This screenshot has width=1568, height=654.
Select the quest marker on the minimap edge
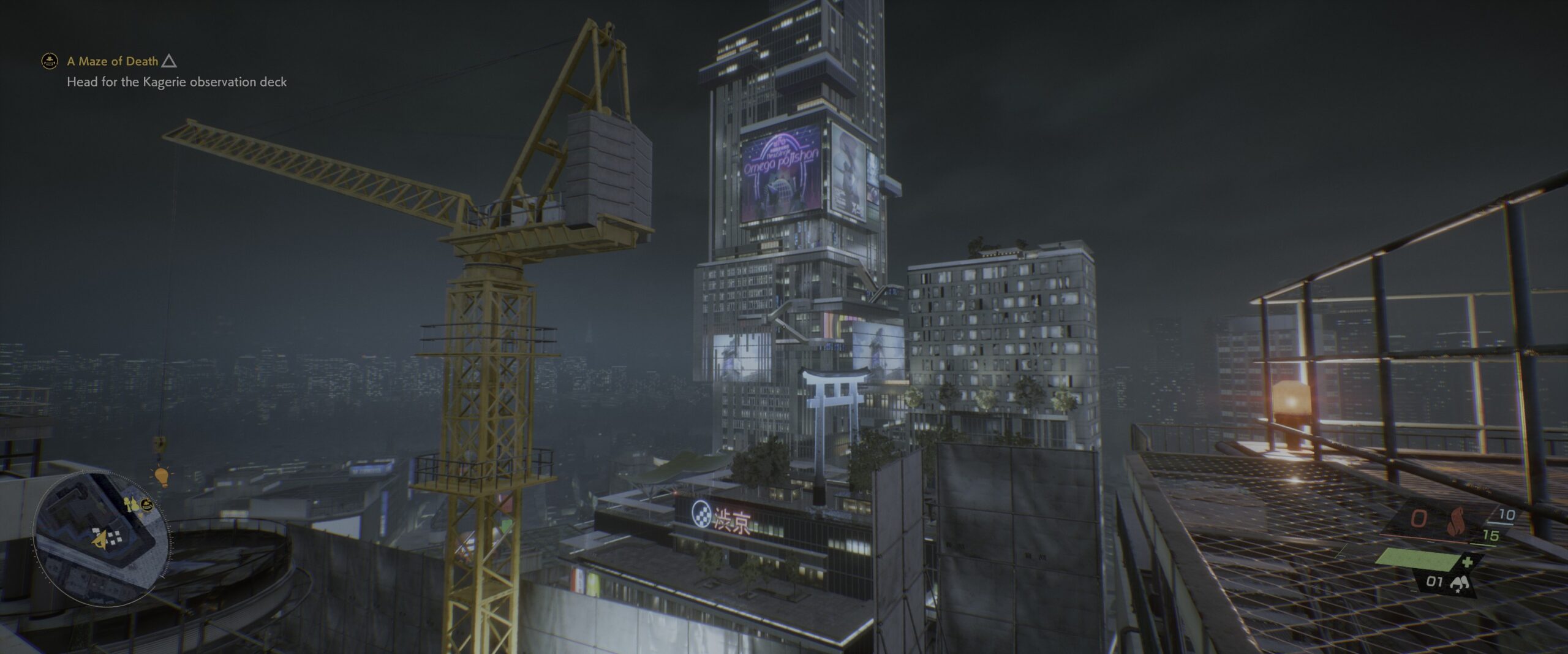[146, 504]
